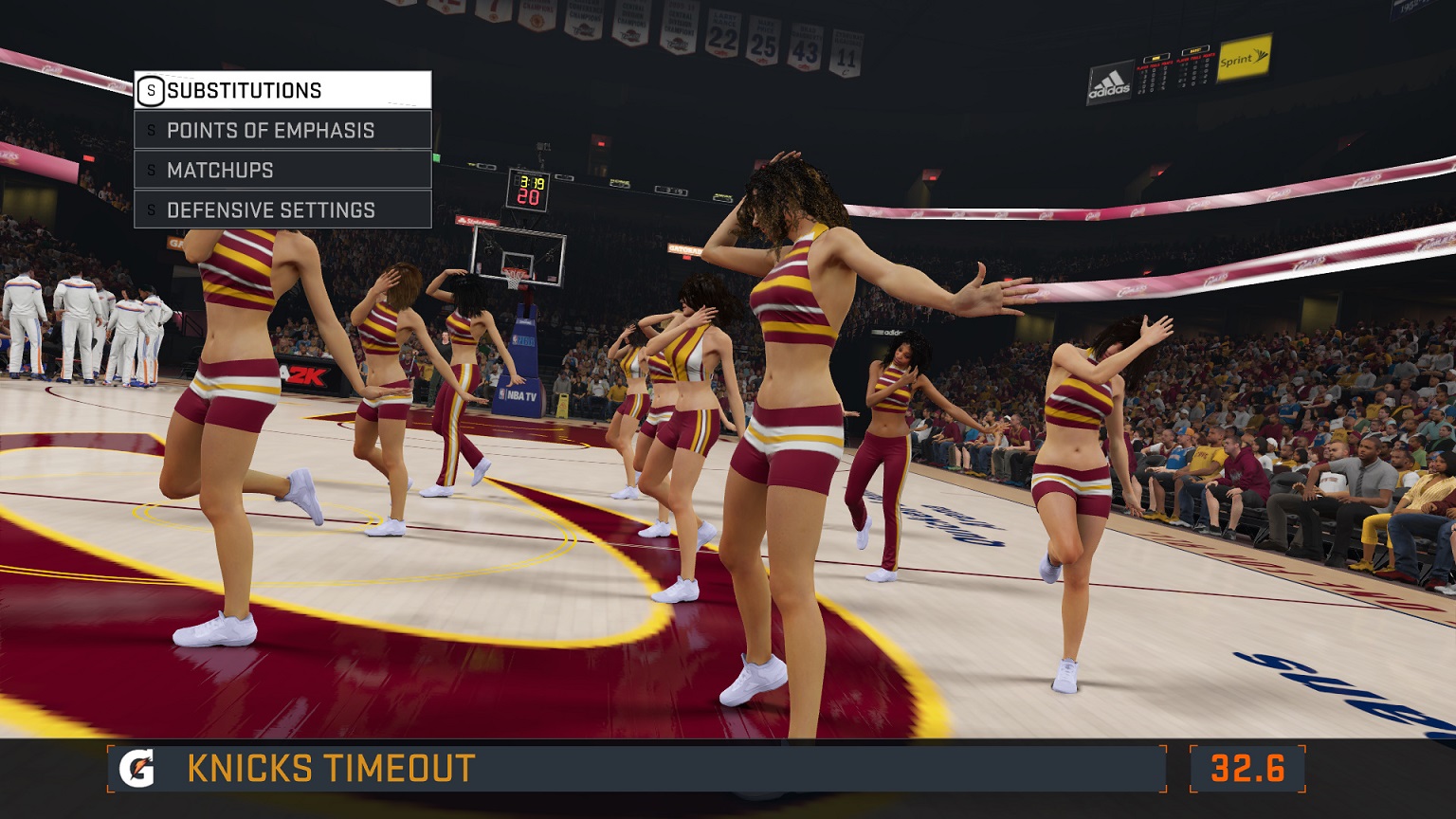Viewport: 1456px width, 819px height.
Task: Open the Substitutions menu entry
Action: [282, 90]
